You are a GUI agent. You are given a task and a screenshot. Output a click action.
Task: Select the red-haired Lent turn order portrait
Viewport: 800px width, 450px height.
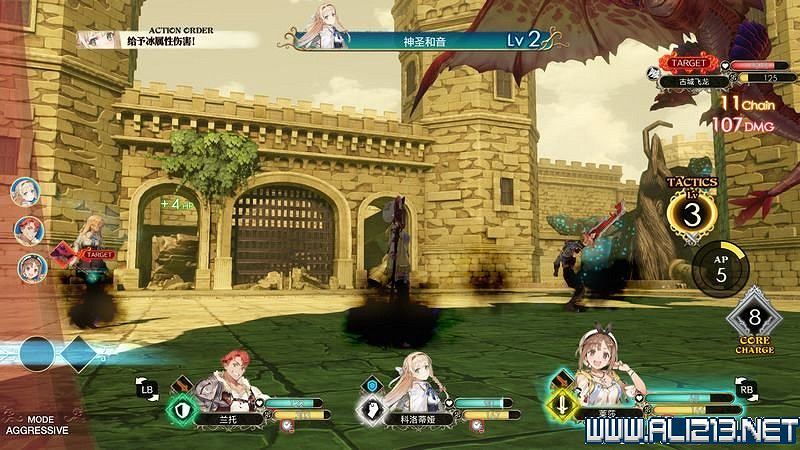(29, 230)
